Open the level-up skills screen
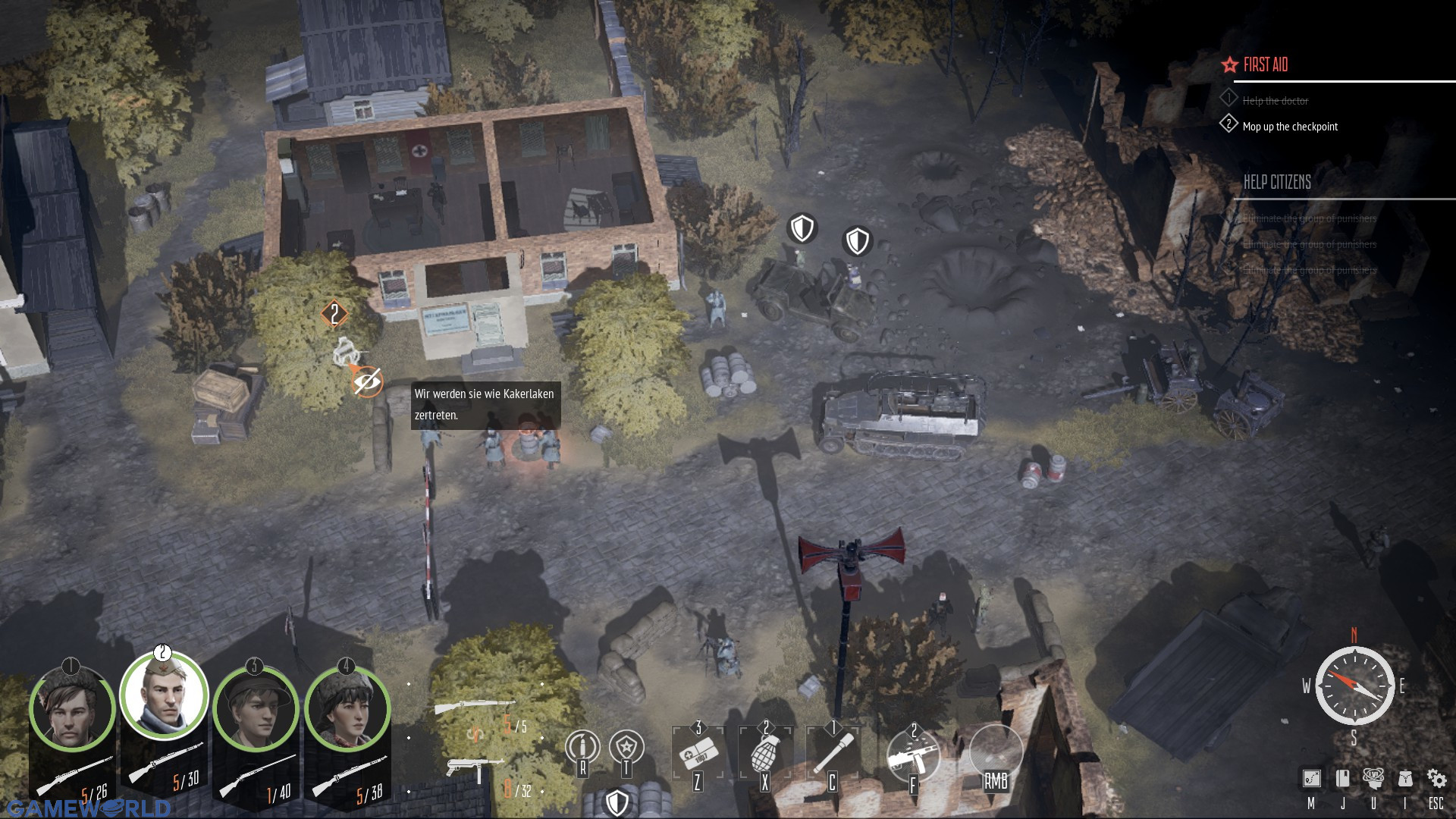The height and width of the screenshot is (819, 1456). pos(1373,779)
